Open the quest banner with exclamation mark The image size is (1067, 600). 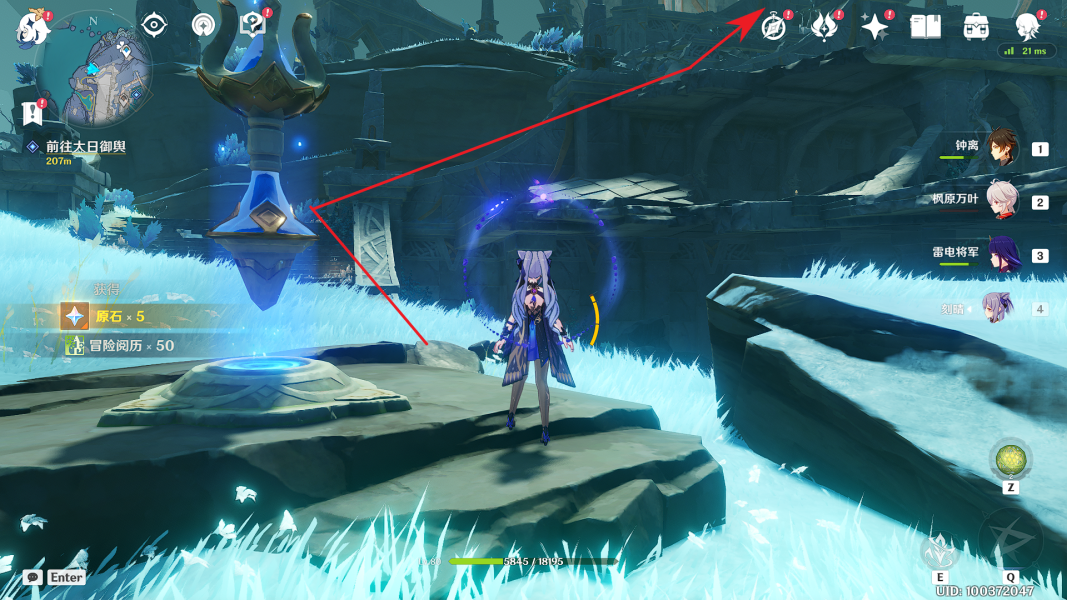coord(31,111)
